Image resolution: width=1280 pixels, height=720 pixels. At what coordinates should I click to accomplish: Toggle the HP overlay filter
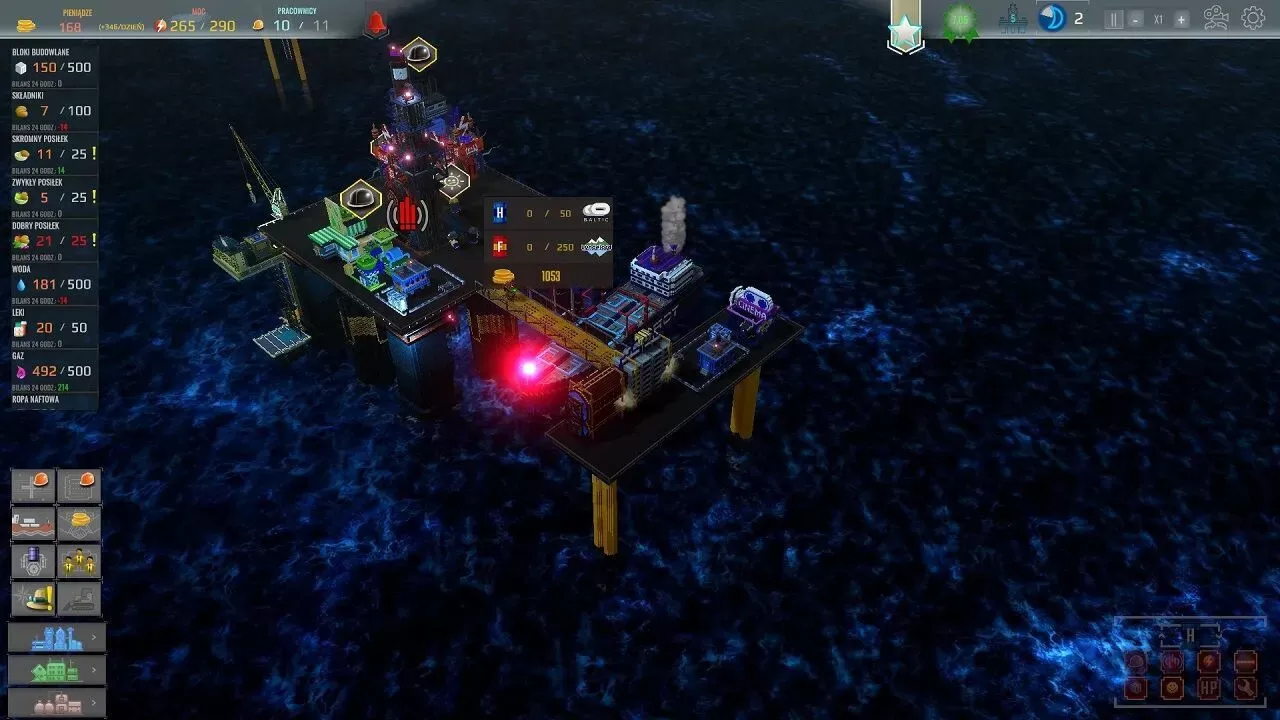(x=1209, y=688)
